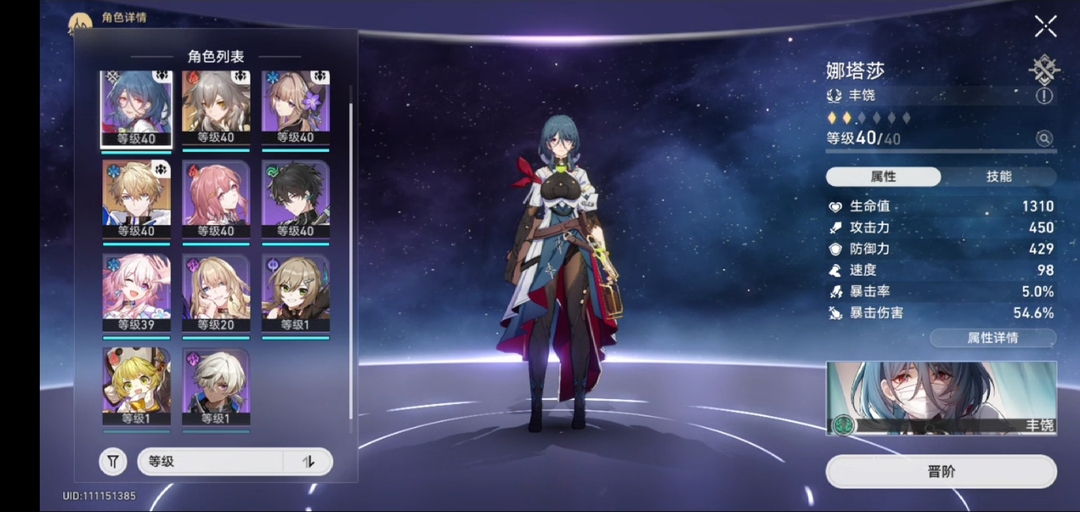
Task: Open the character filter funnel button
Action: pyautogui.click(x=113, y=462)
